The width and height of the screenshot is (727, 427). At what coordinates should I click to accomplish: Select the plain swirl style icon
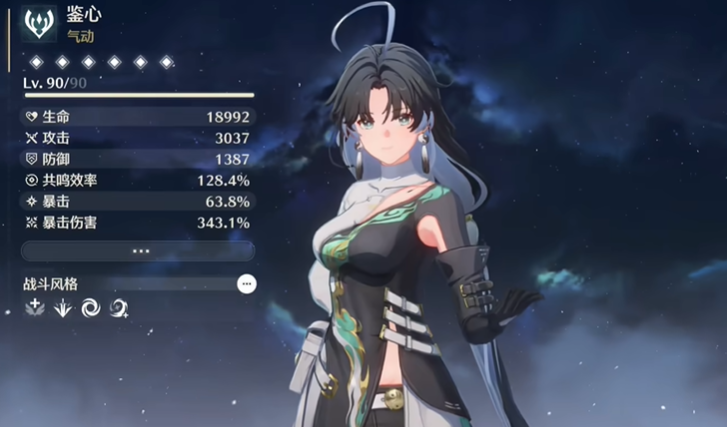(90, 309)
